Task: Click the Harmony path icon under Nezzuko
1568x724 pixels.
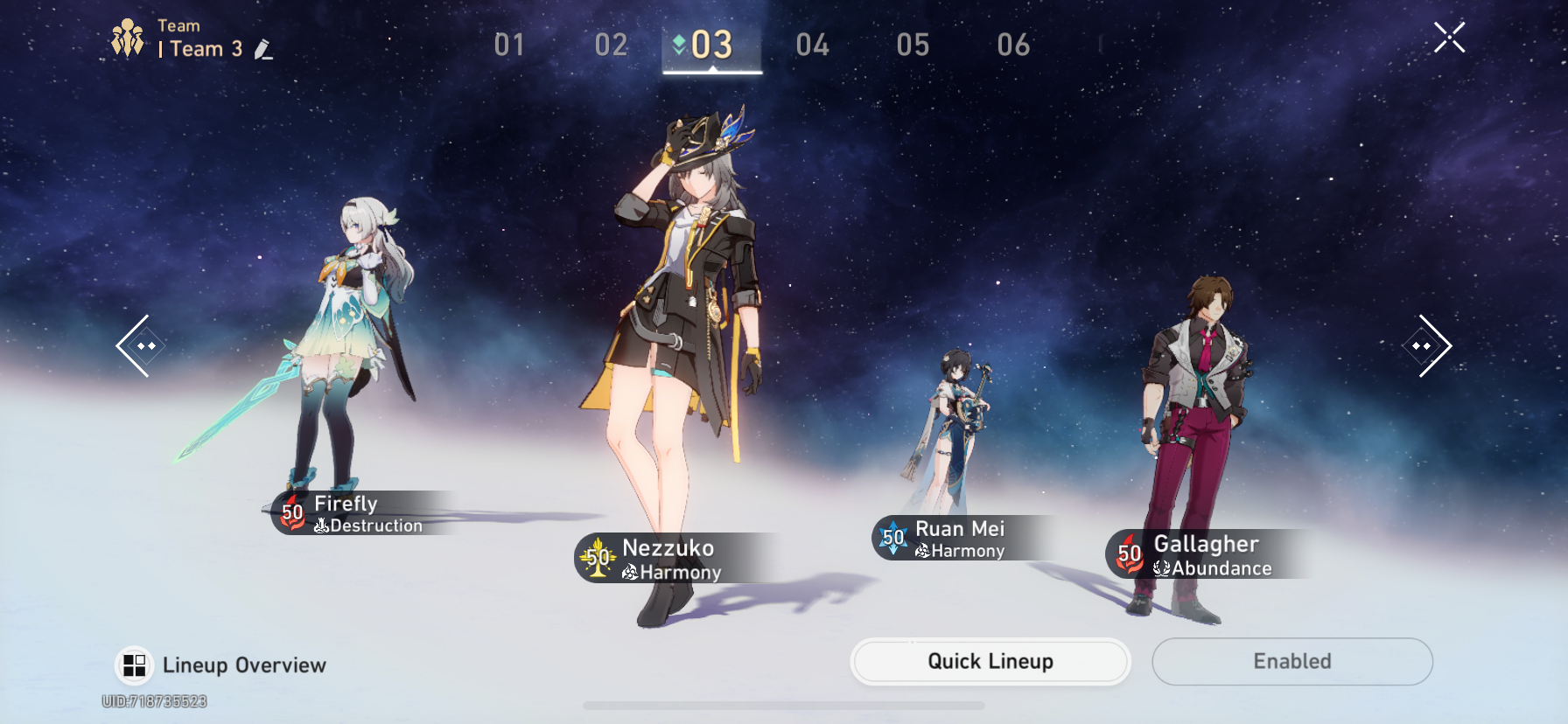Action: click(x=632, y=573)
